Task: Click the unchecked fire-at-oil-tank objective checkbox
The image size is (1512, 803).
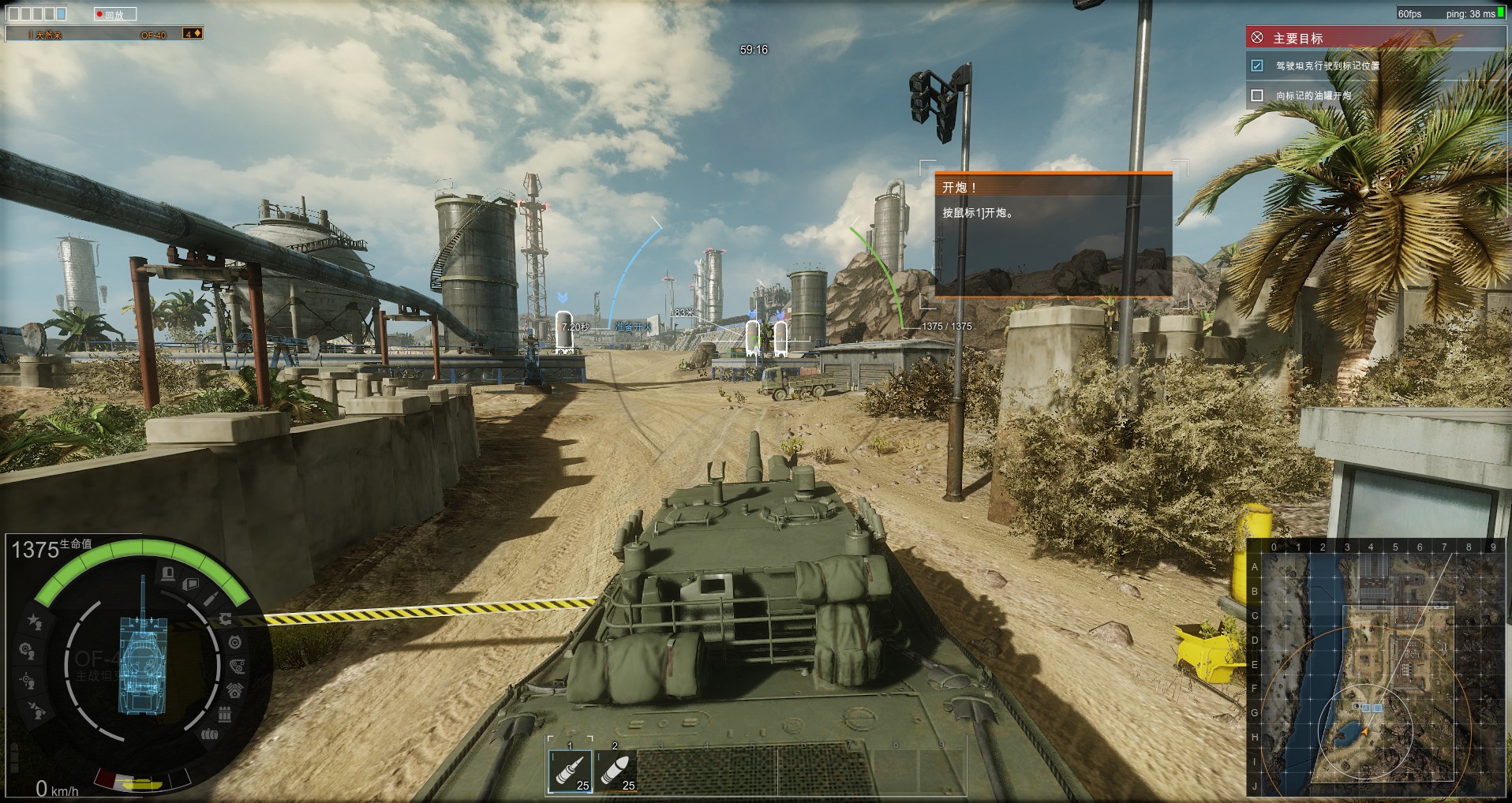Action: pyautogui.click(x=1257, y=95)
